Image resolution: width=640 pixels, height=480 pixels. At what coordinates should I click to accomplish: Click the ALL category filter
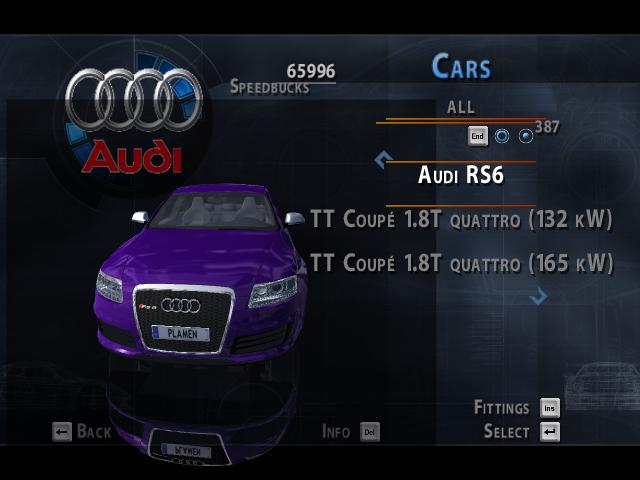coord(461,107)
